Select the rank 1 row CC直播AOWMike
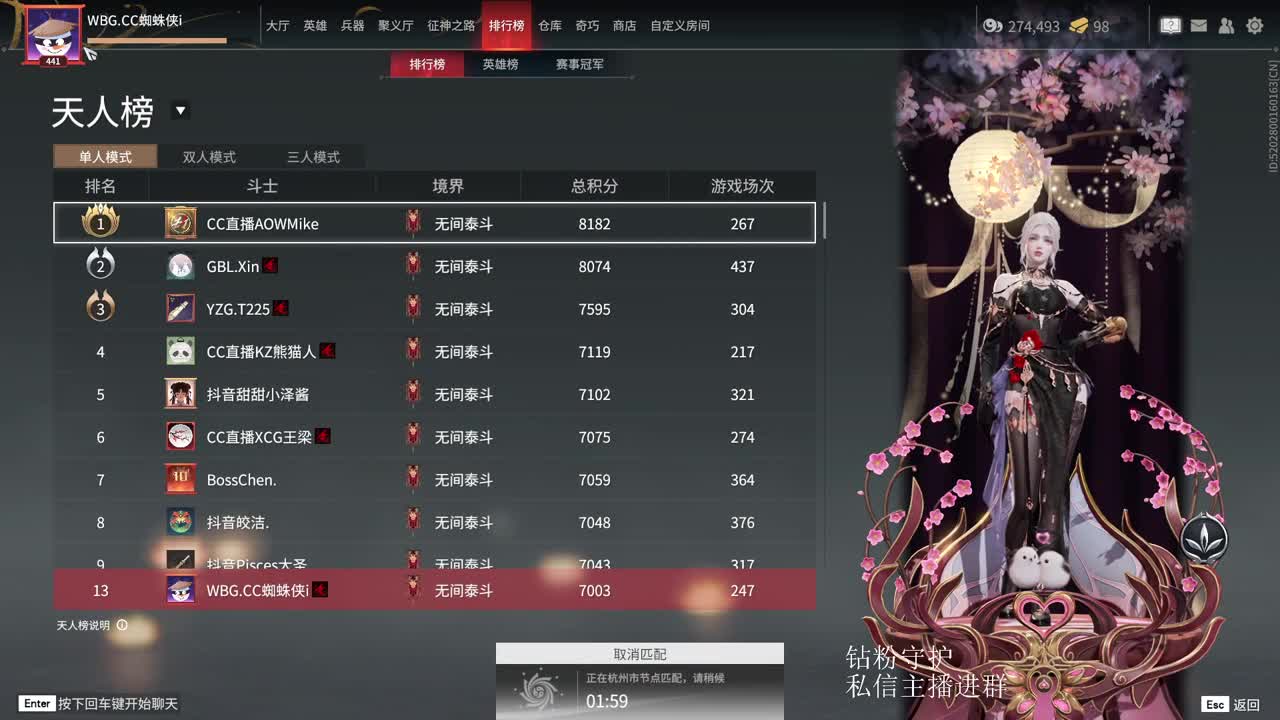The height and width of the screenshot is (720, 1280). 435,223
